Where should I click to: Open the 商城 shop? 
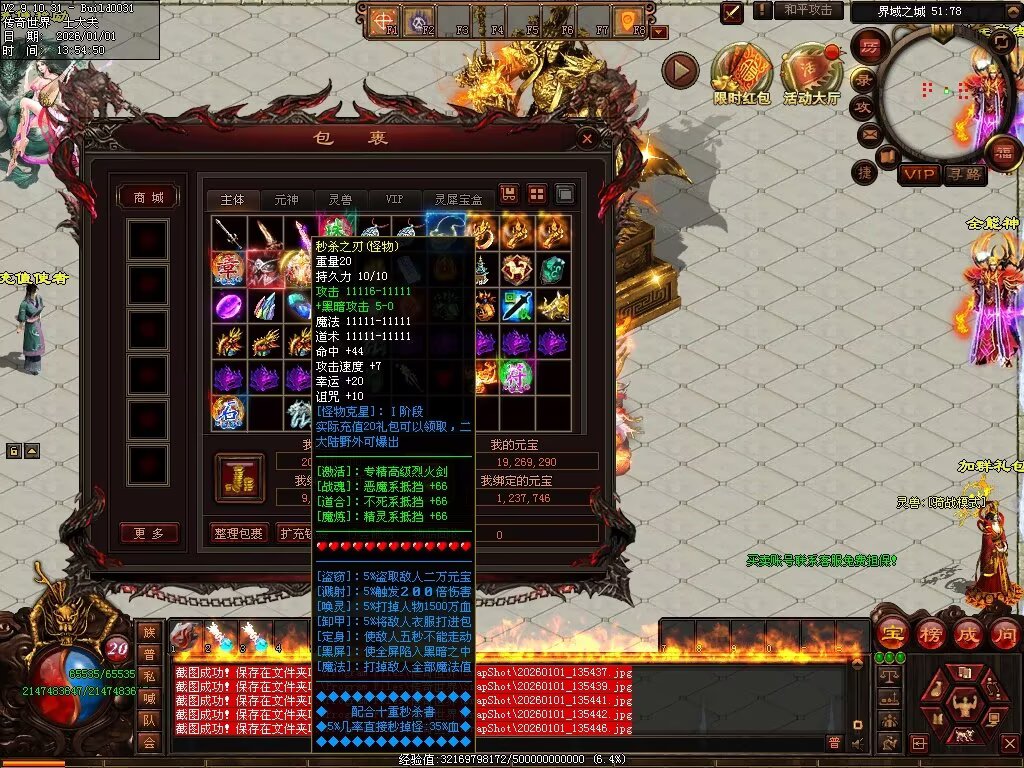click(149, 197)
